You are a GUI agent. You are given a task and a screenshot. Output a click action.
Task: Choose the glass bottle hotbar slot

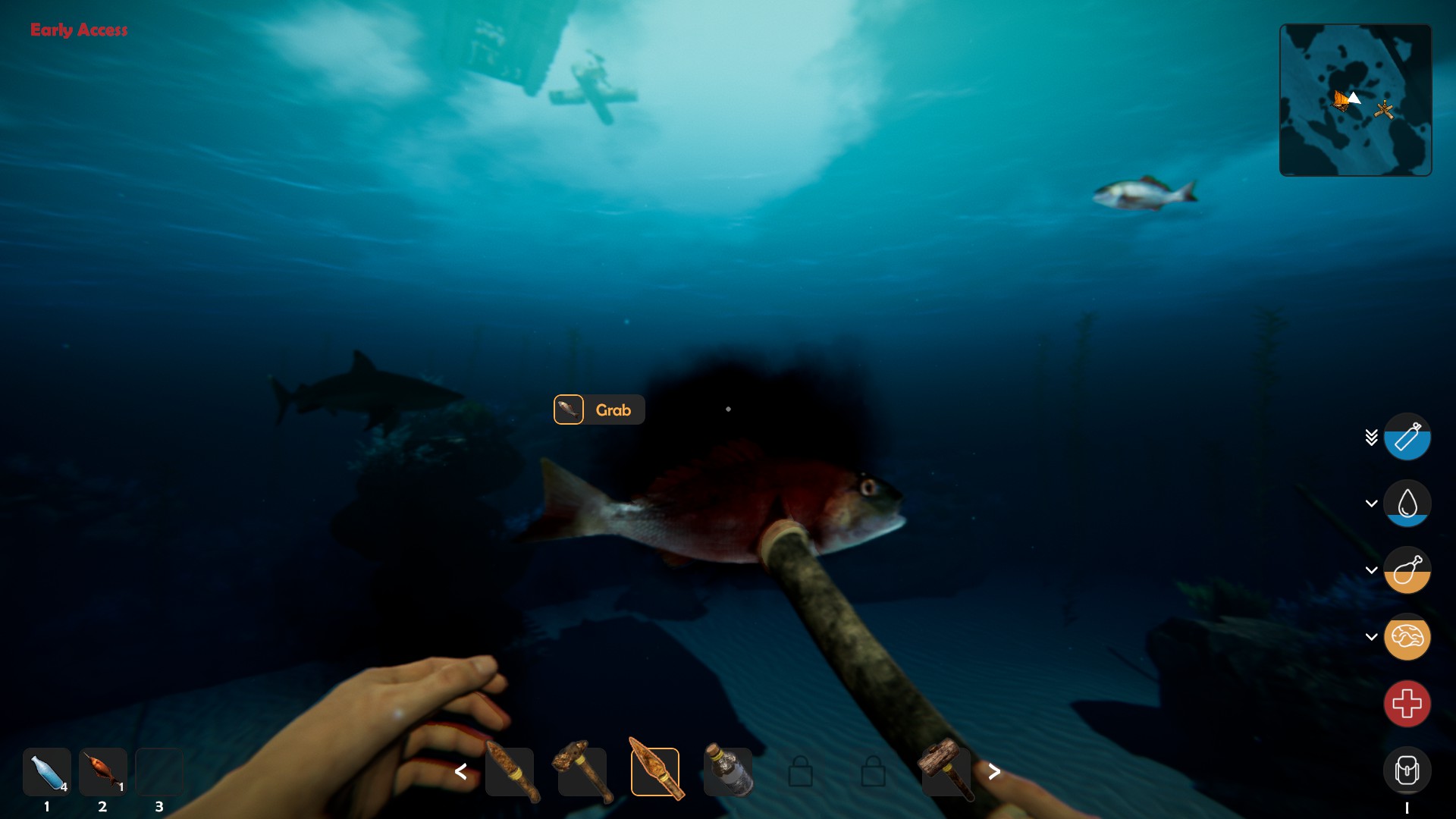tap(728, 772)
